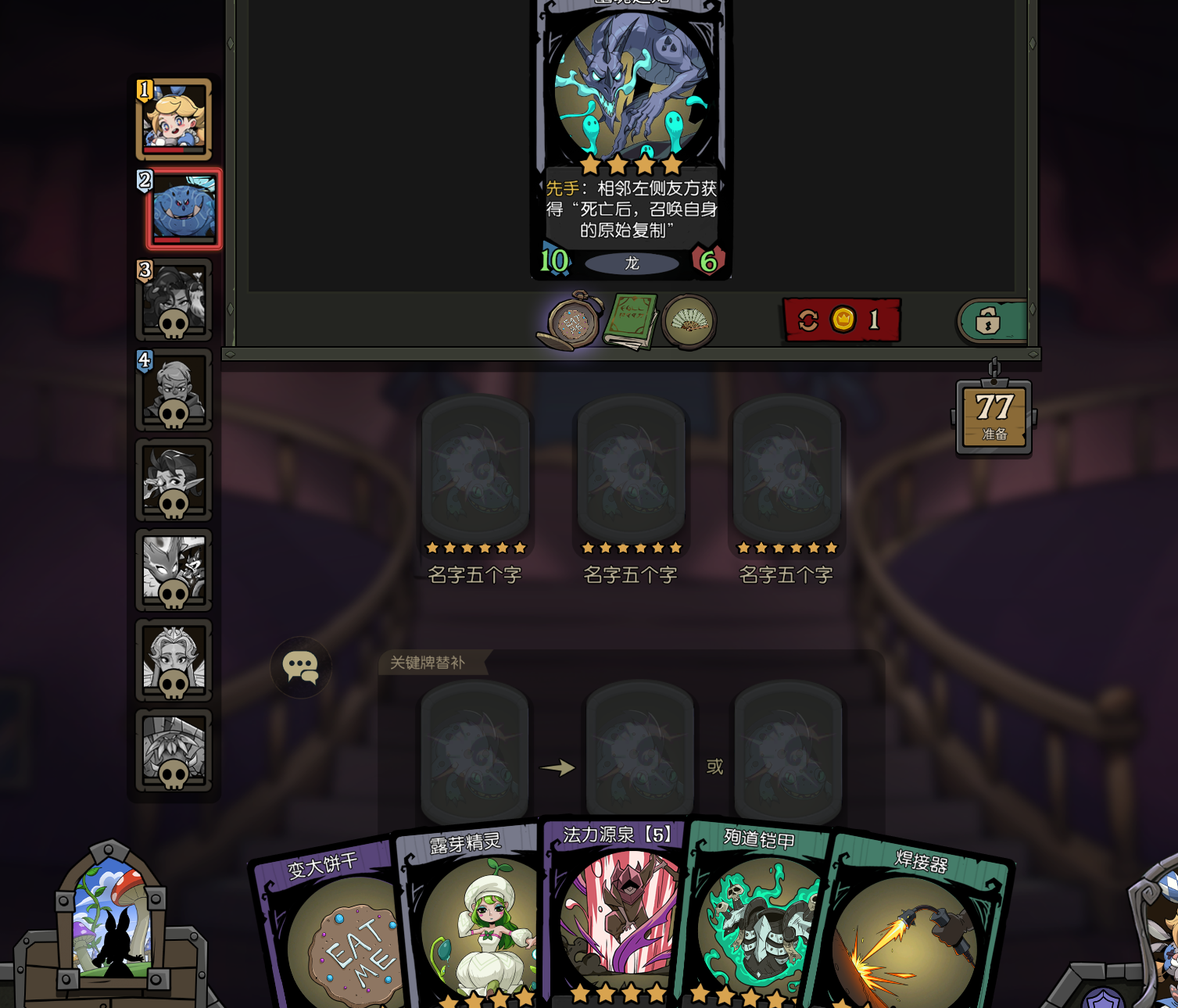Open the middle 名字五个字 card slot
Screen dimensions: 1178x1008
[x=629, y=469]
